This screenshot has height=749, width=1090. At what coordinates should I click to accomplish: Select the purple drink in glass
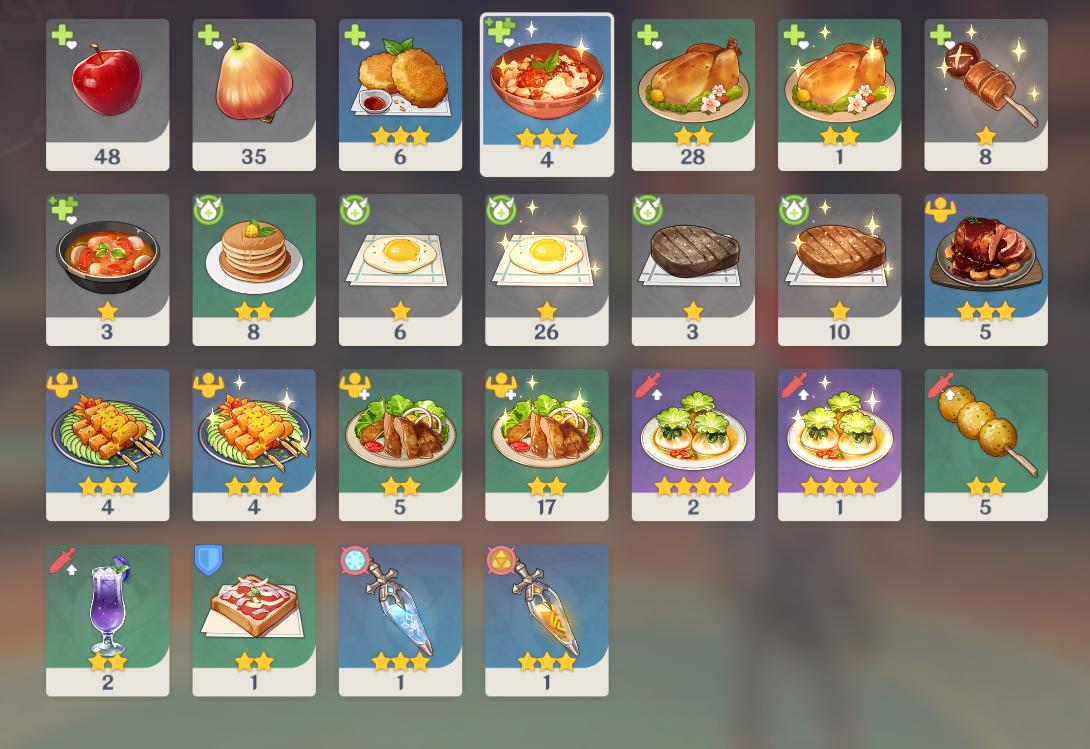107,619
